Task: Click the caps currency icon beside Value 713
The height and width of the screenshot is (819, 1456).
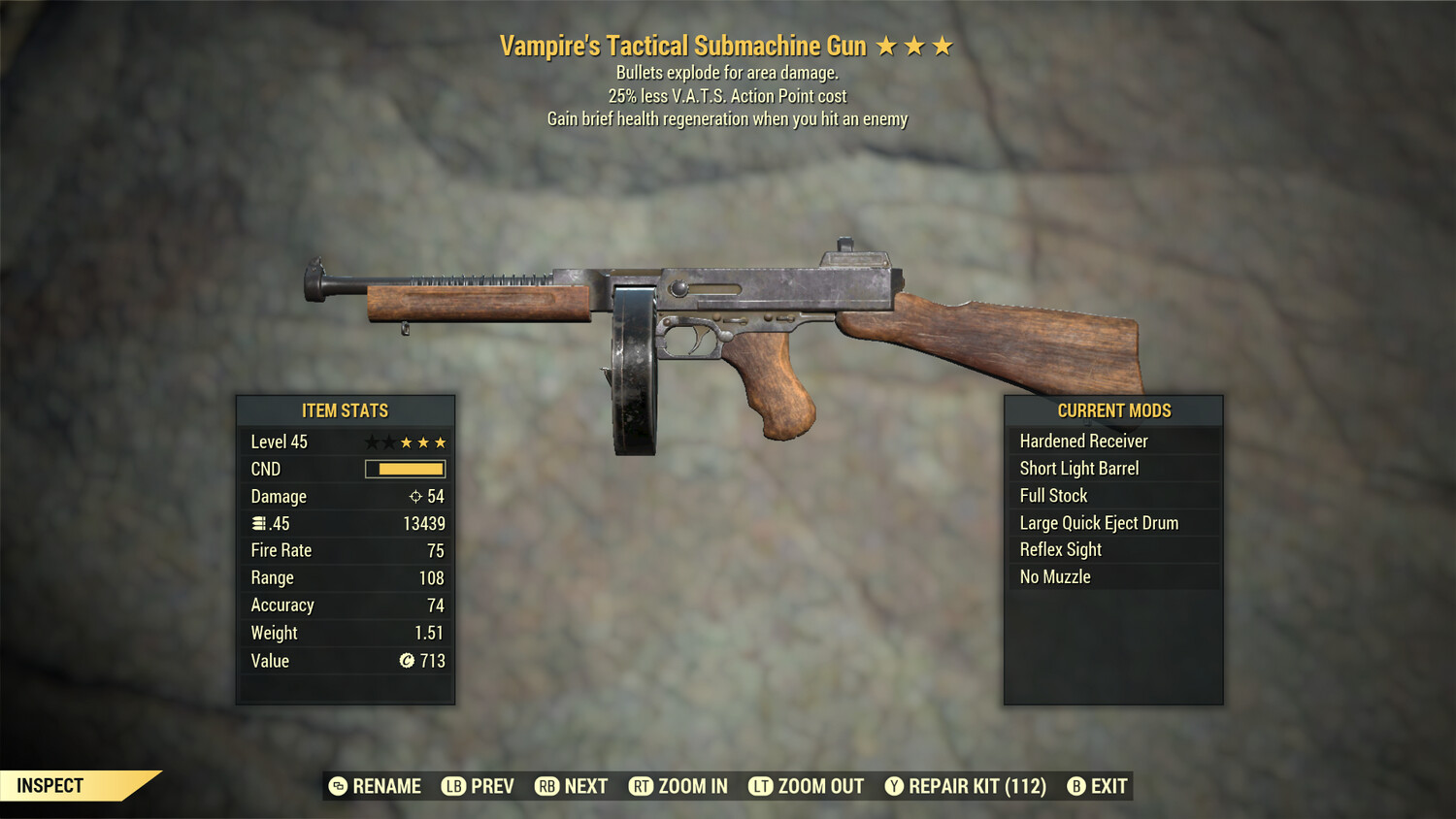Action: pyautogui.click(x=409, y=662)
